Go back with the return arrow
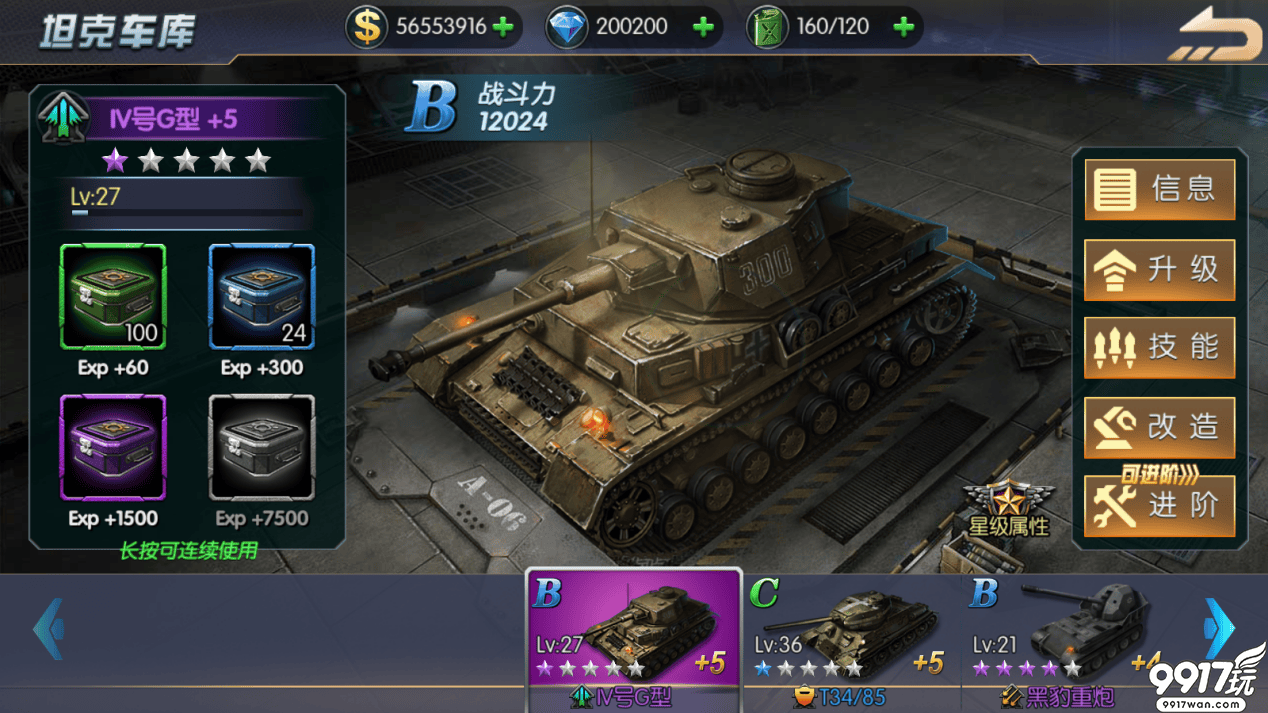Image resolution: width=1268 pixels, height=713 pixels. 1216,36
